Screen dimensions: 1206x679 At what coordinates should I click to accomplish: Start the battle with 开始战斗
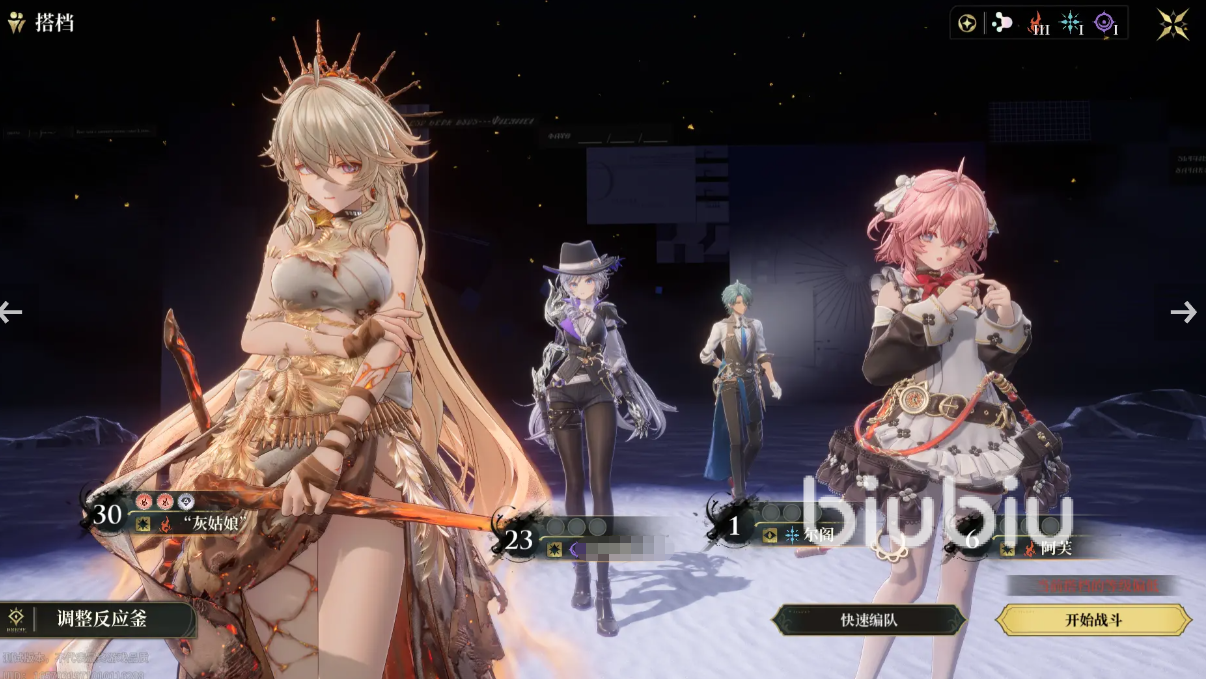click(x=1093, y=620)
